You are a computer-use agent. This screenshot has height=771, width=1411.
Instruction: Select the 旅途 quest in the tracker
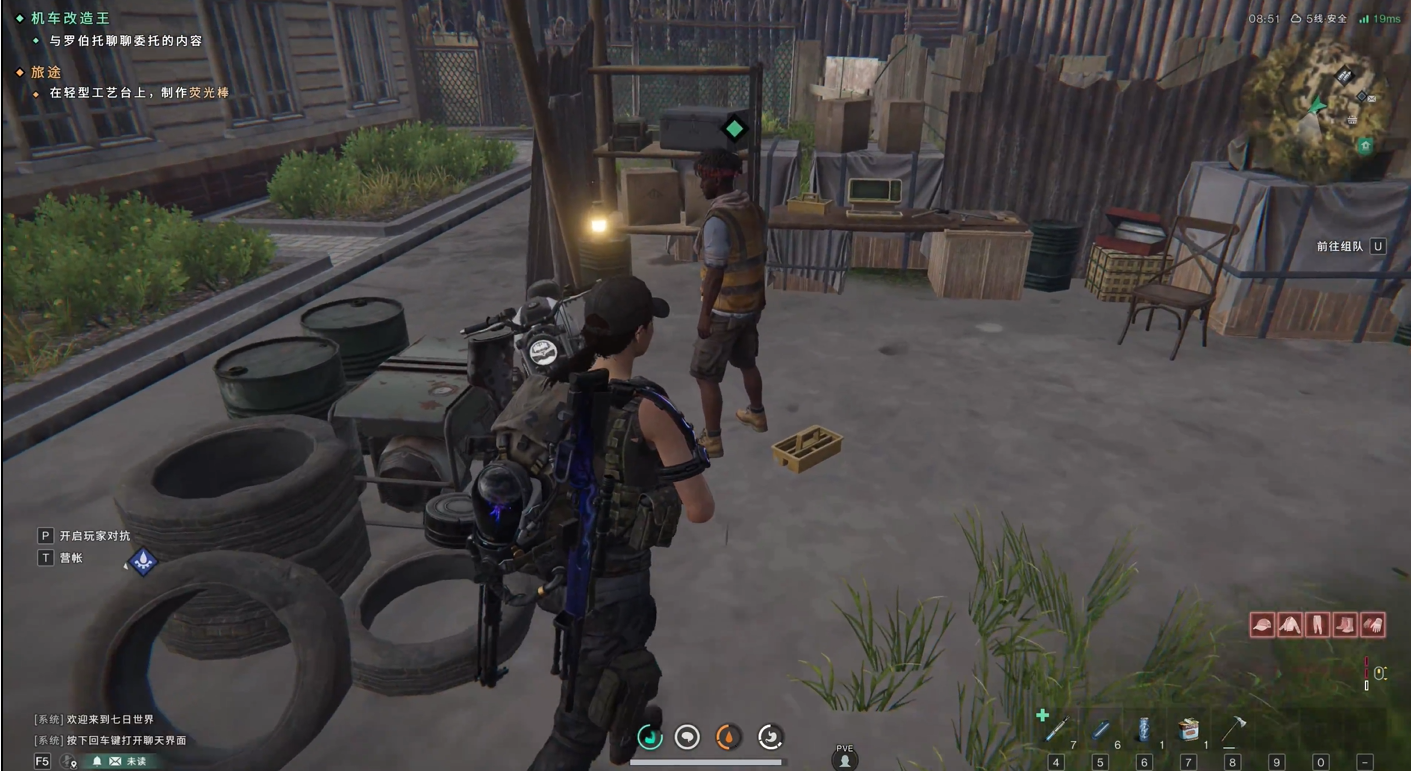click(x=46, y=72)
